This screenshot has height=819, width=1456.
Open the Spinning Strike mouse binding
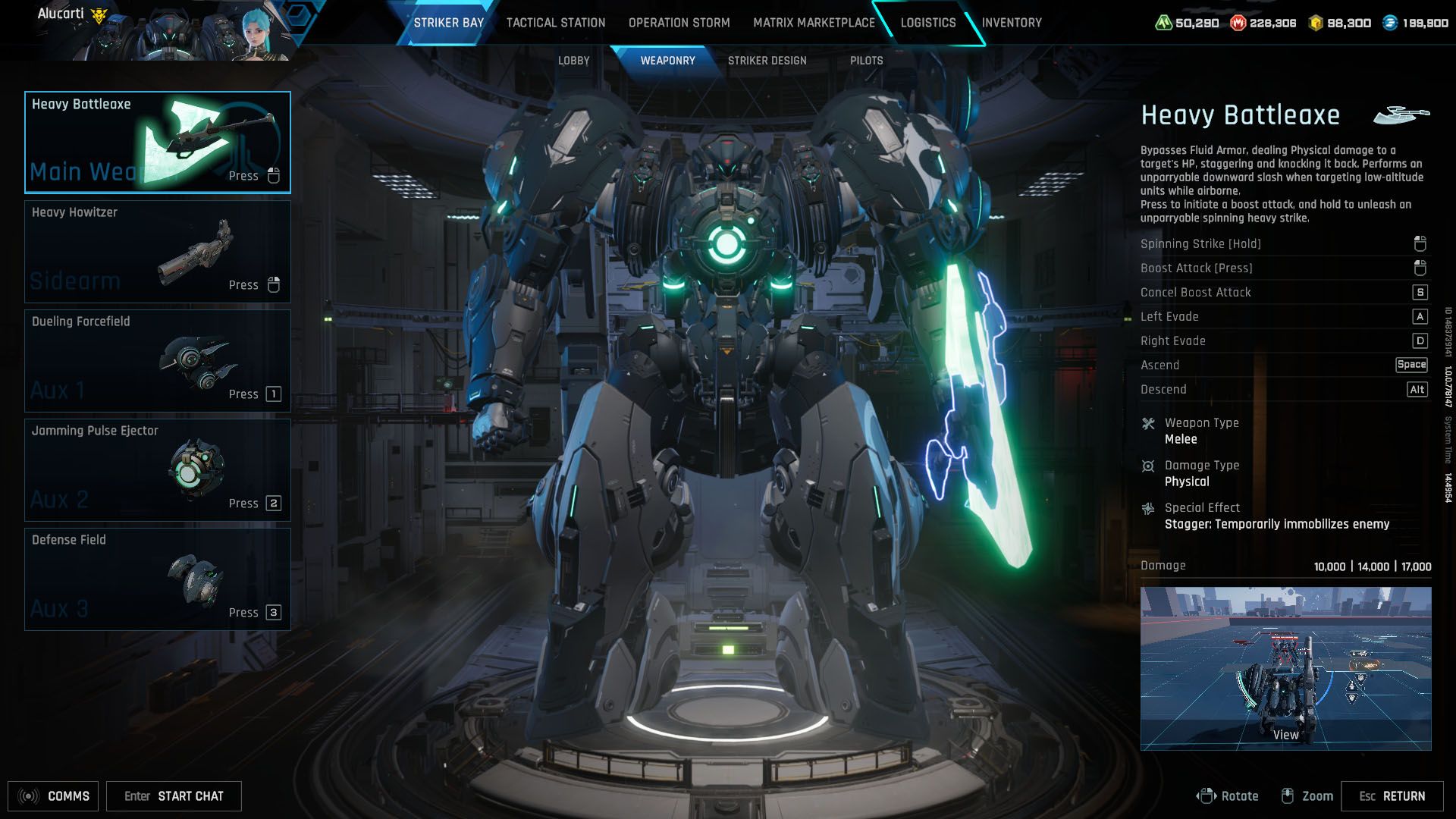[1419, 243]
